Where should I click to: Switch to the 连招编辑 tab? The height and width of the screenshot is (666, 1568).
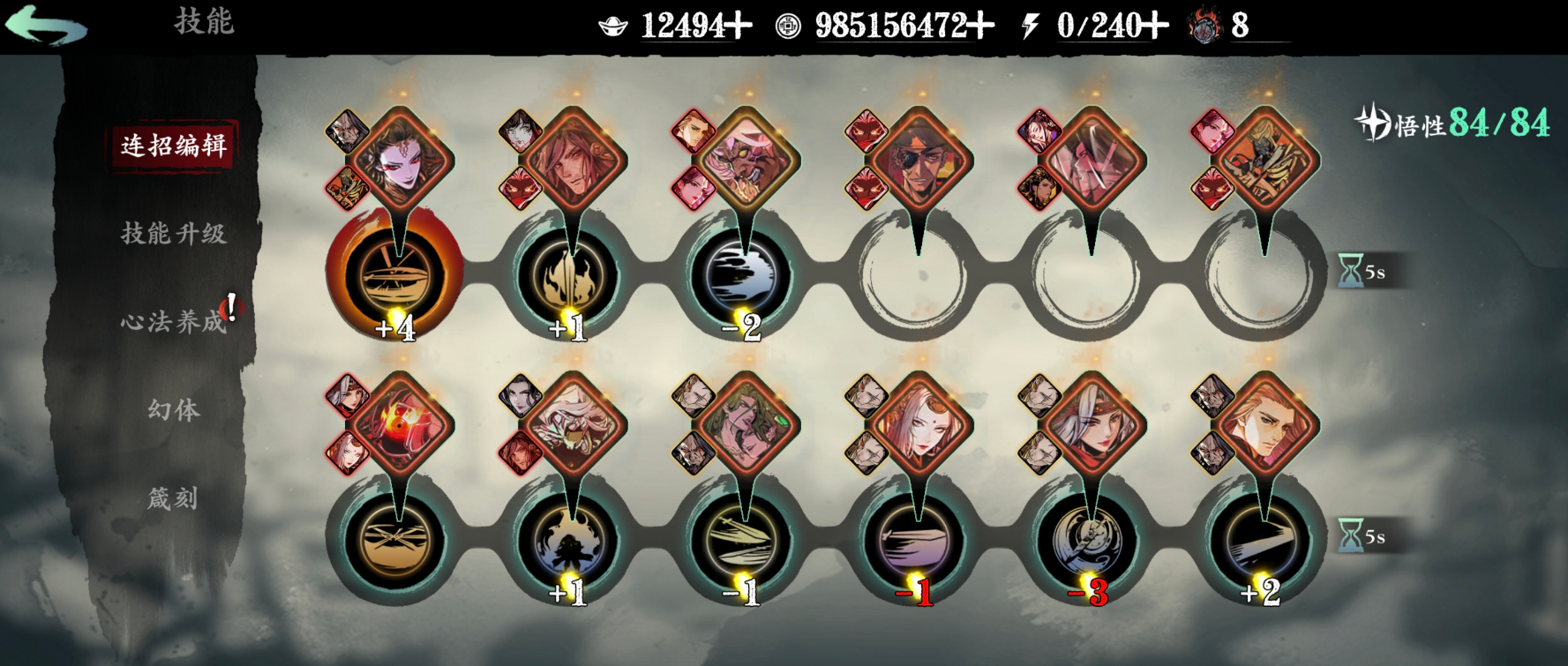174,146
